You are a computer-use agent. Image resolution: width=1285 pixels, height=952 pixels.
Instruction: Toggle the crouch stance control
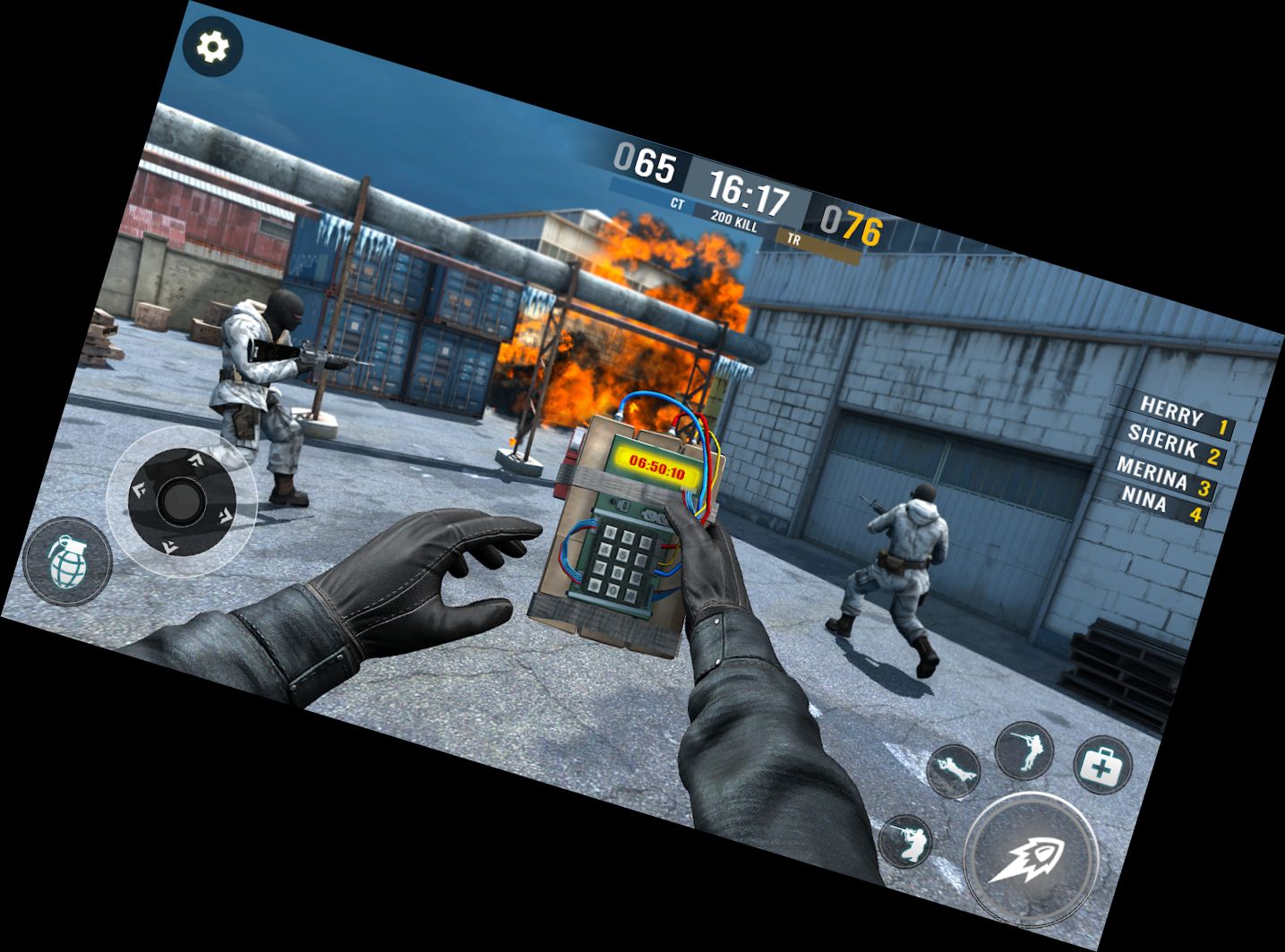click(906, 843)
